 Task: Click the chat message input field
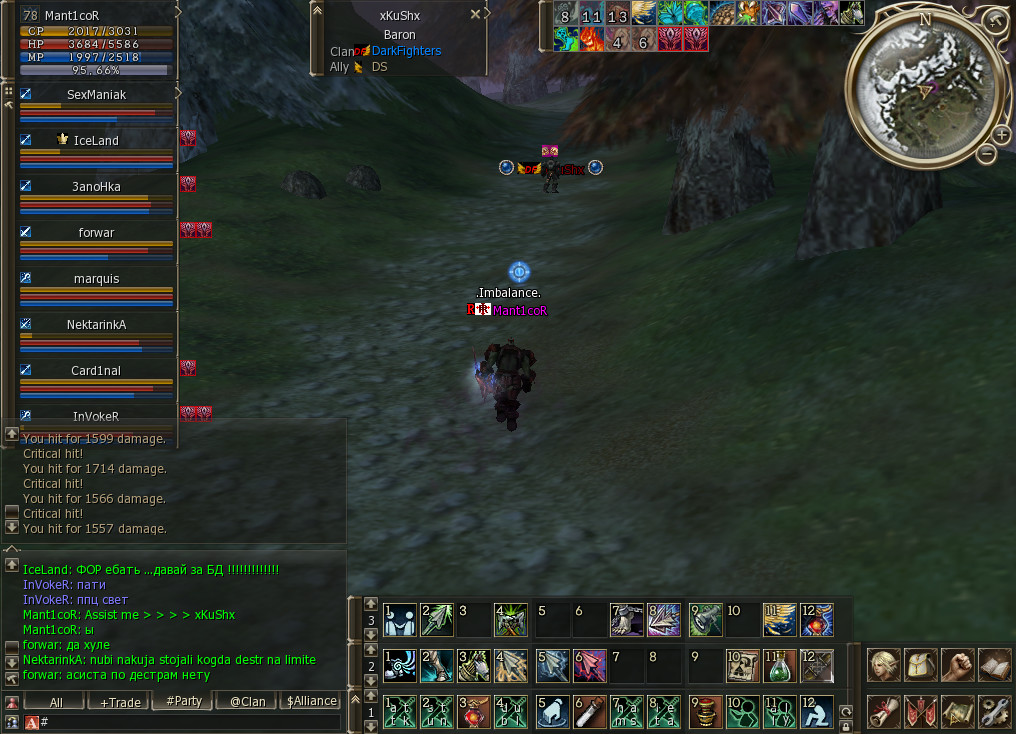[190, 721]
